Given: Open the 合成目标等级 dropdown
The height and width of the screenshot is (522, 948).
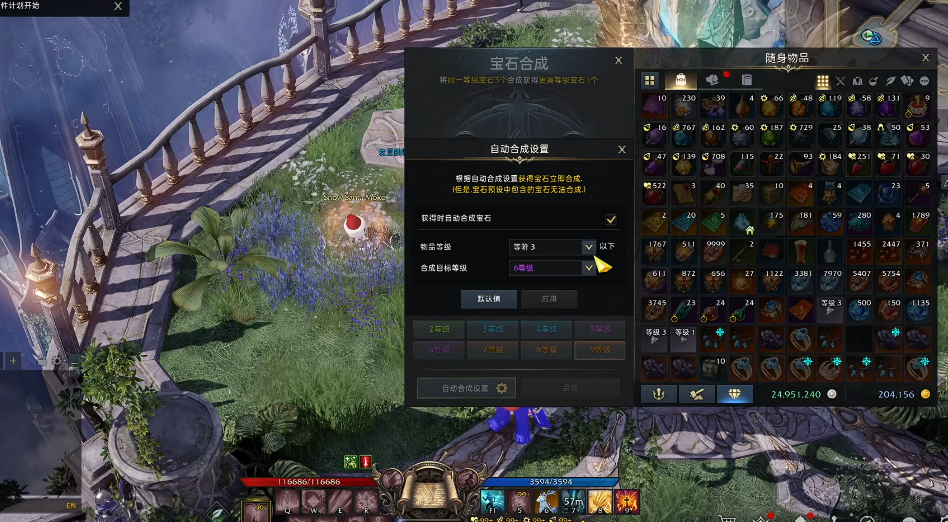Looking at the screenshot, I should (x=588, y=268).
